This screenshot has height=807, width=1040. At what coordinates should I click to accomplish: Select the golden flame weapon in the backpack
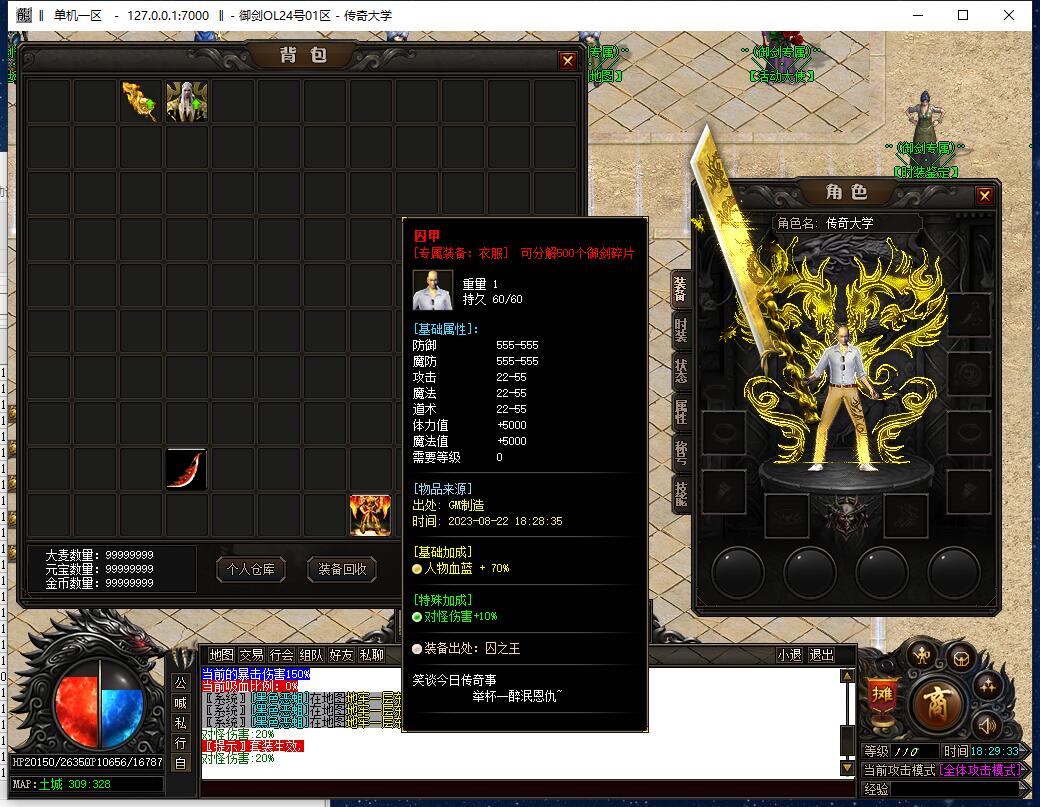(141, 102)
